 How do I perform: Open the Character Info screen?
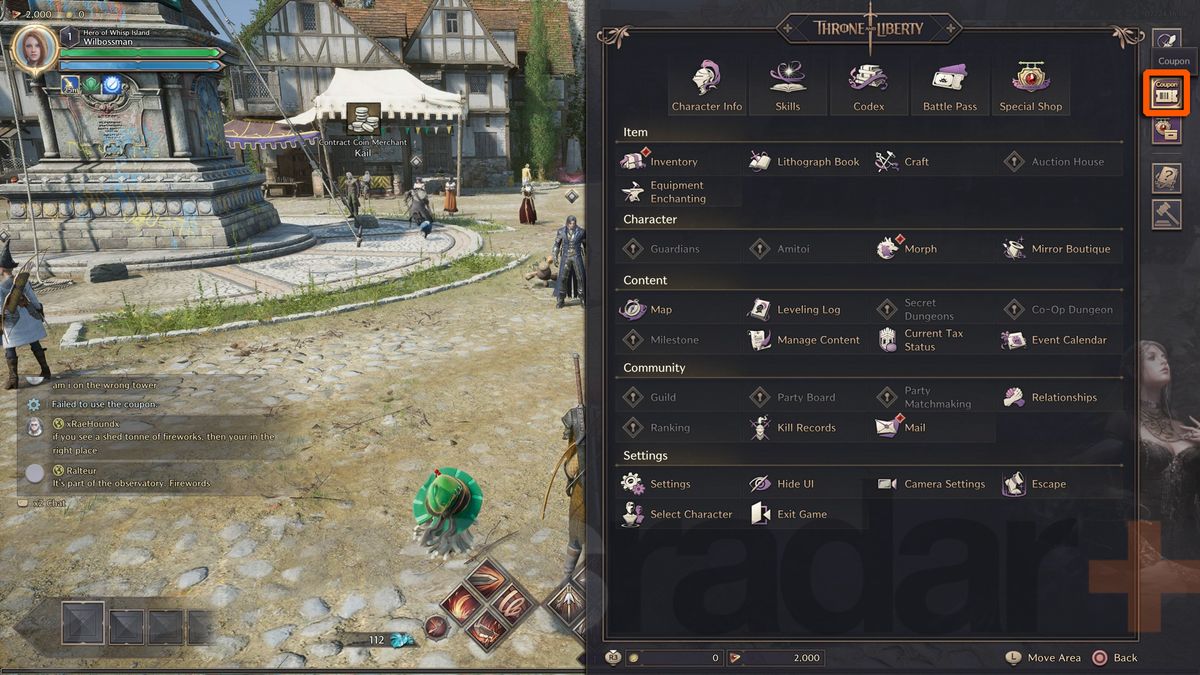[x=707, y=86]
